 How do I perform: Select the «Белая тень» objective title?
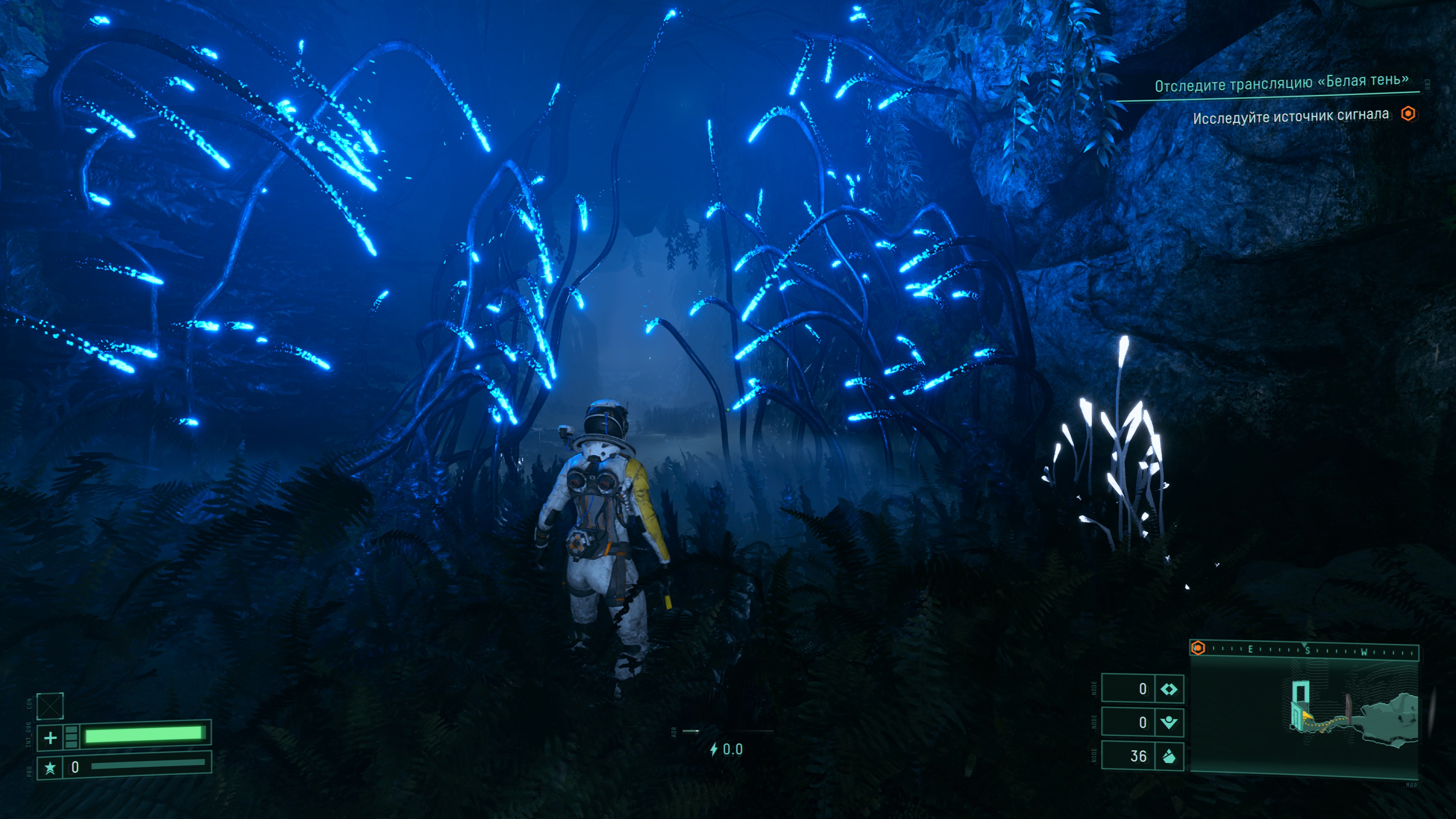point(1281,83)
